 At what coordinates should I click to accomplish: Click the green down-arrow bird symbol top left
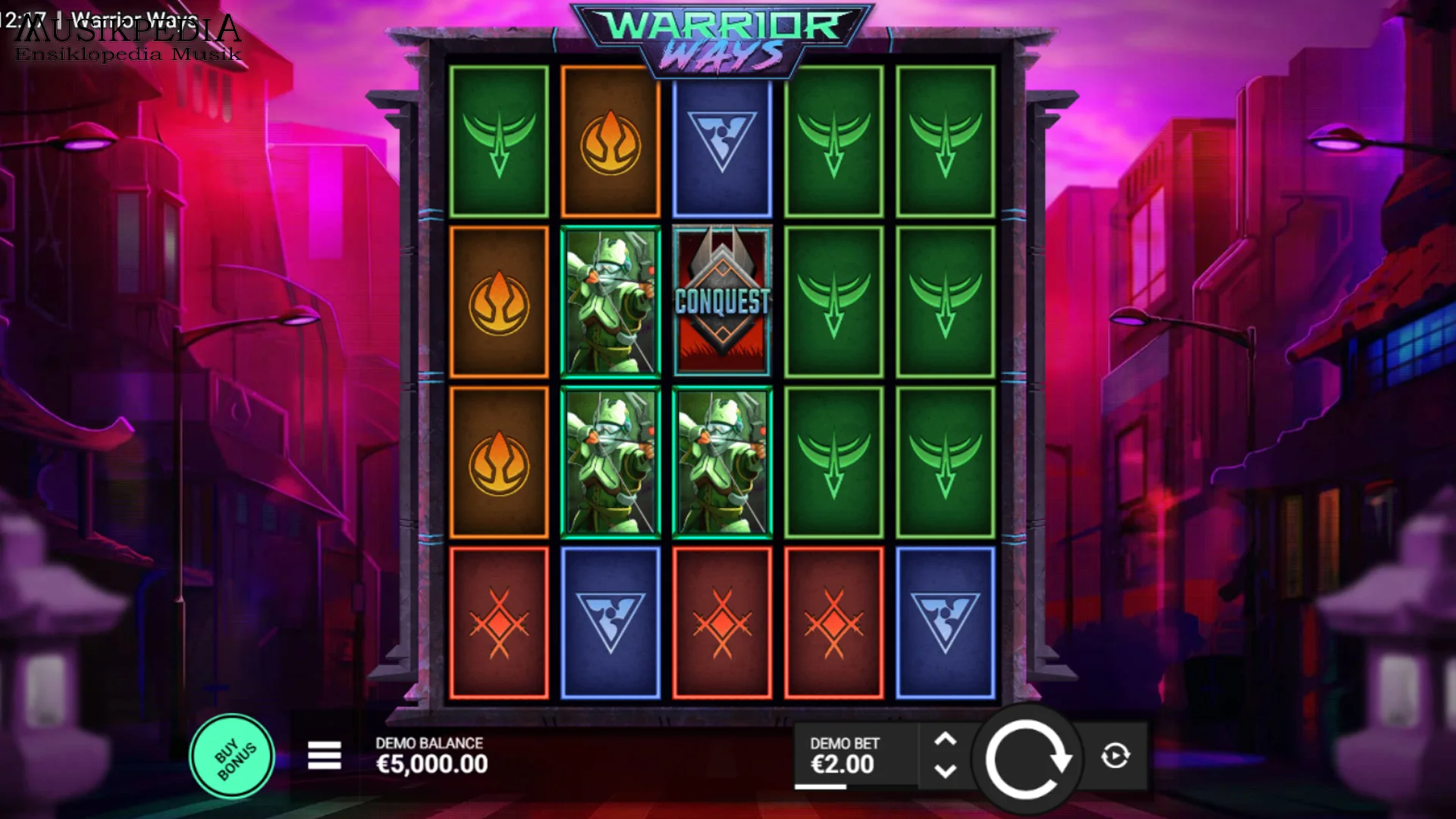coord(499,141)
